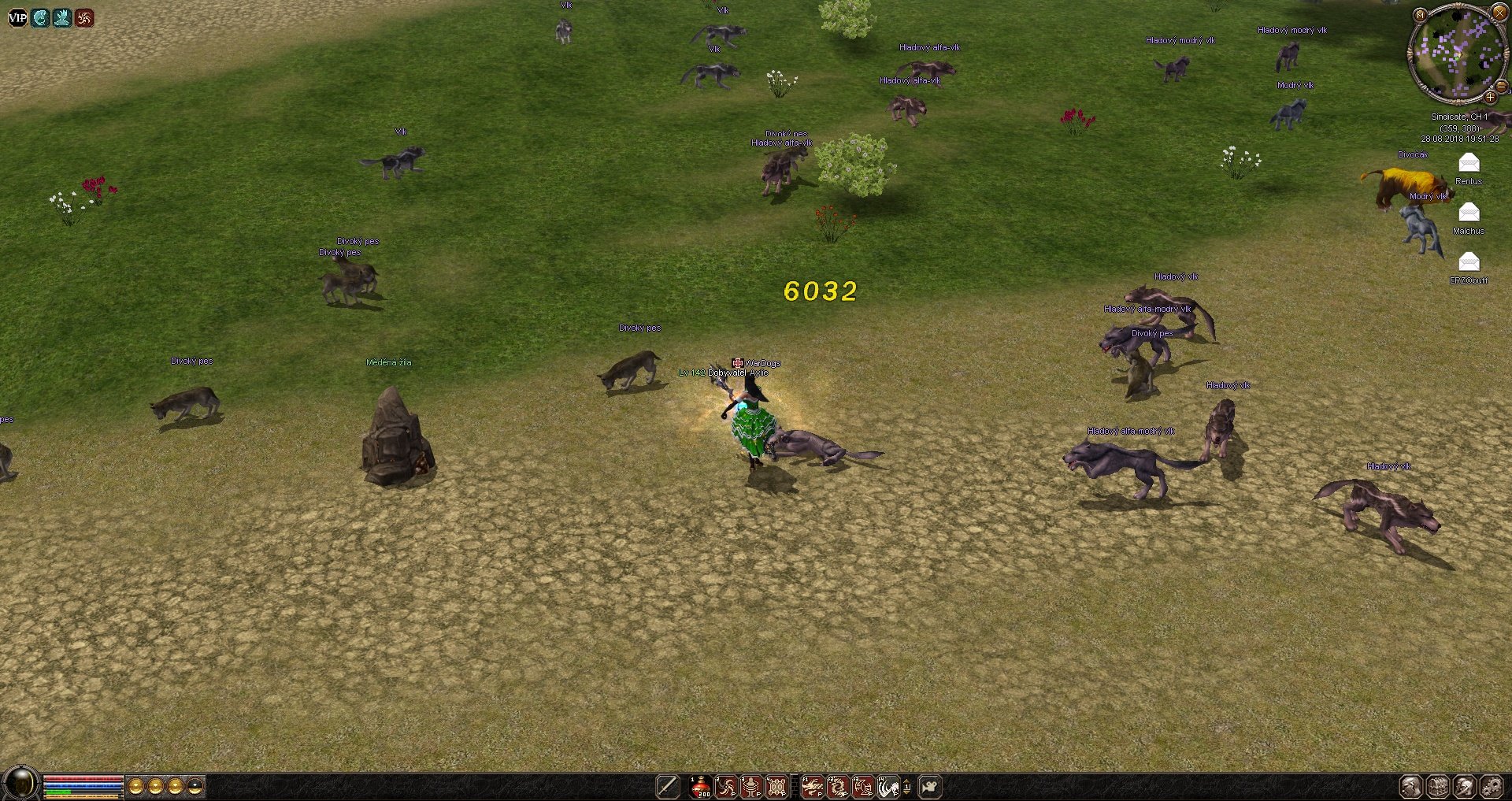Open the ERZObuff message envelope
The width and height of the screenshot is (1512, 801).
click(1469, 262)
